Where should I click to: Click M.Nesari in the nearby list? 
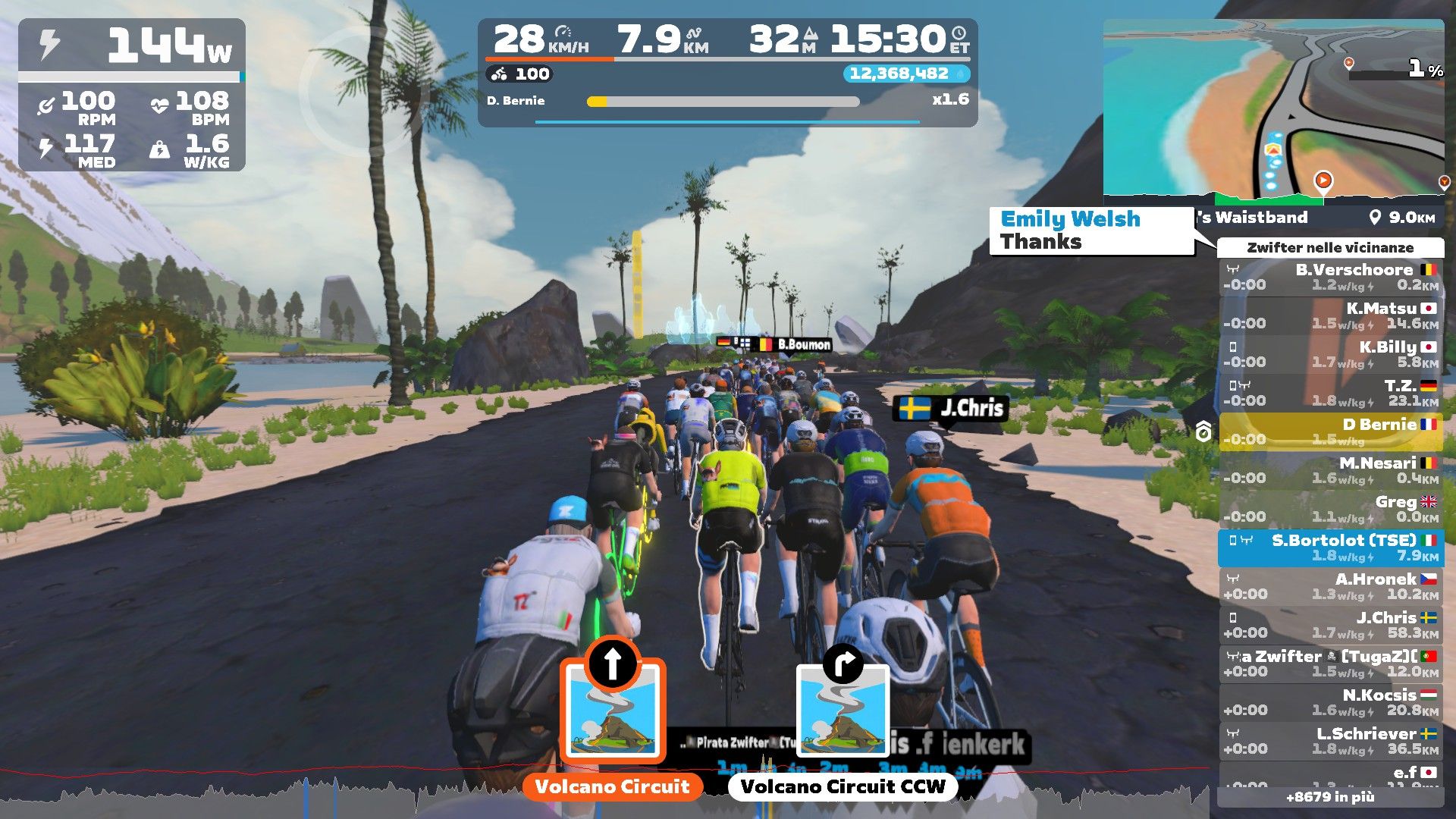point(1331,470)
